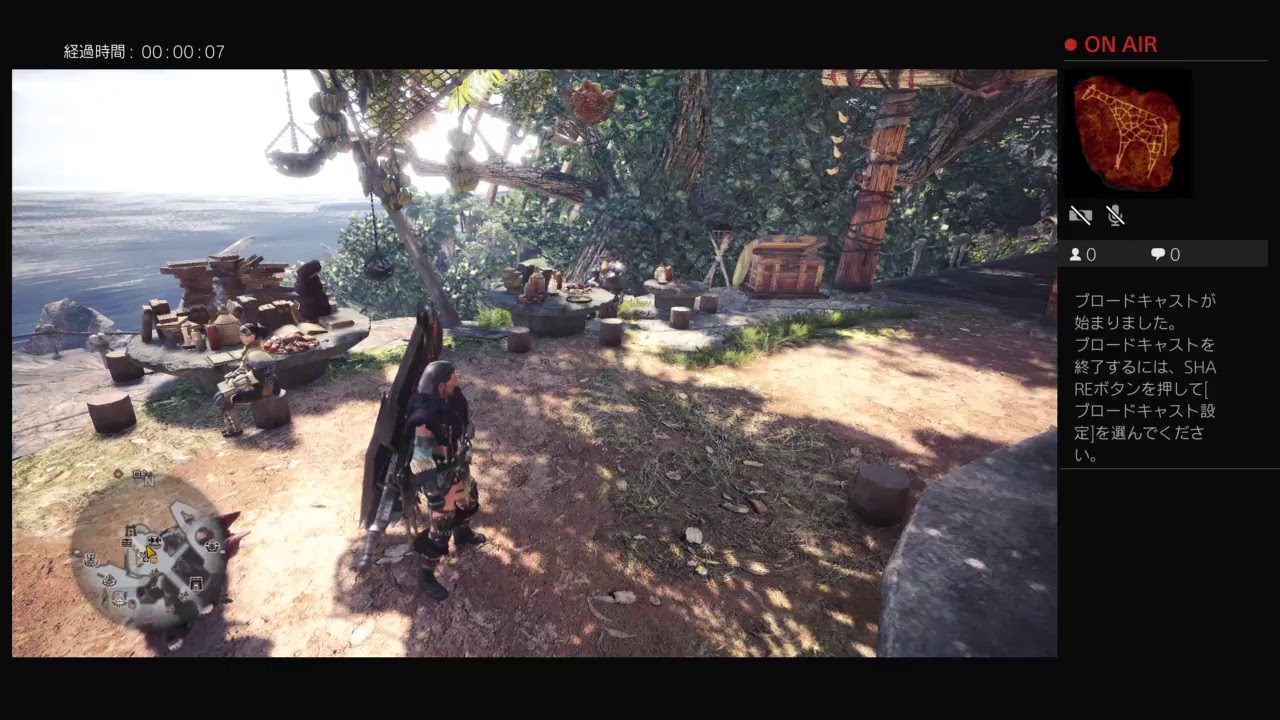This screenshot has width=1280, height=720.
Task: Toggle the gear-shaped facility icon on minimap
Action: [x=212, y=546]
